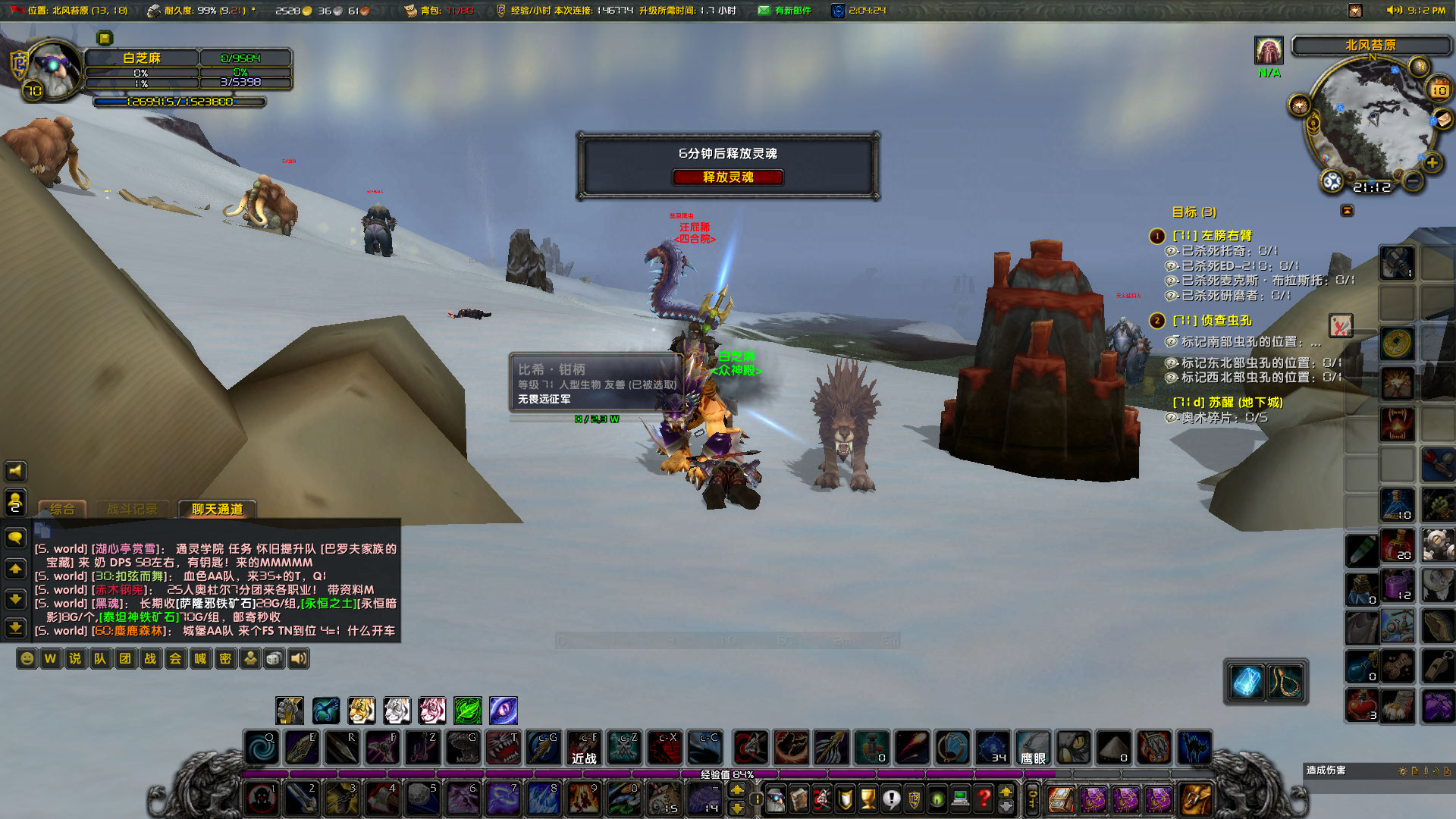Mute chat sound with the speaker icon
The width and height of the screenshot is (1456, 819).
tap(298, 658)
